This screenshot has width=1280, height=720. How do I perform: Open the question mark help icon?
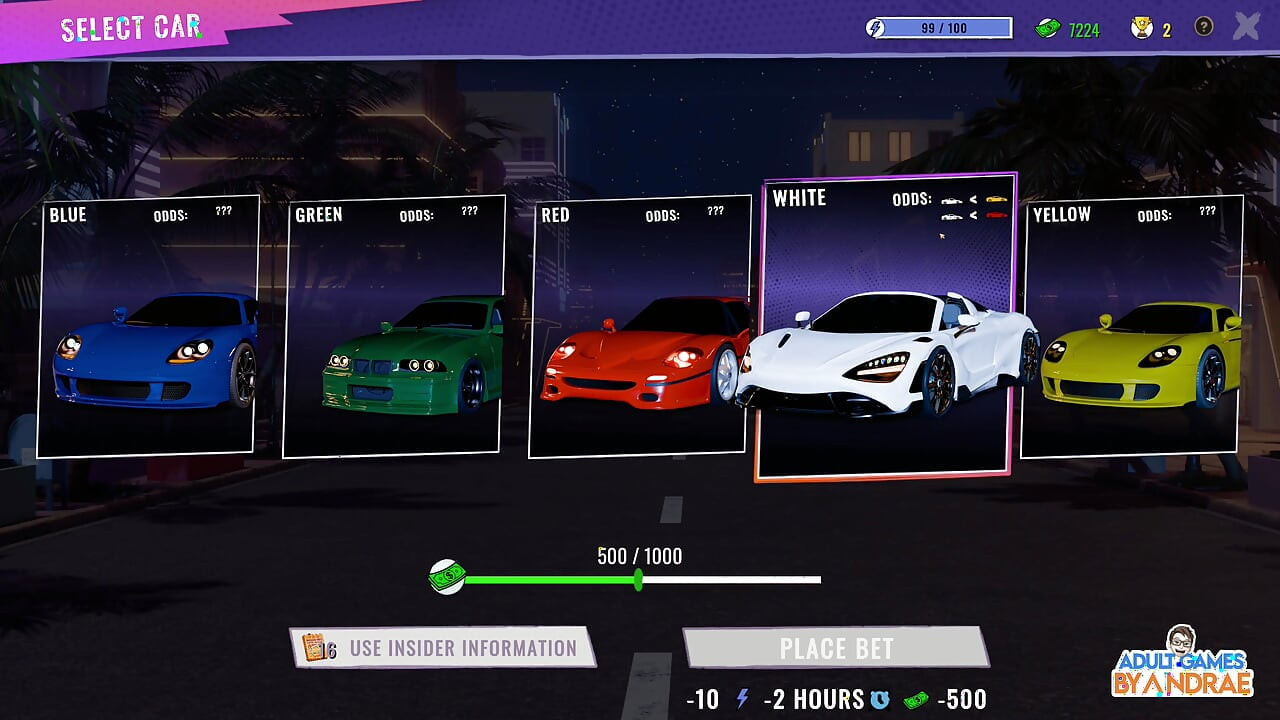click(x=1204, y=27)
